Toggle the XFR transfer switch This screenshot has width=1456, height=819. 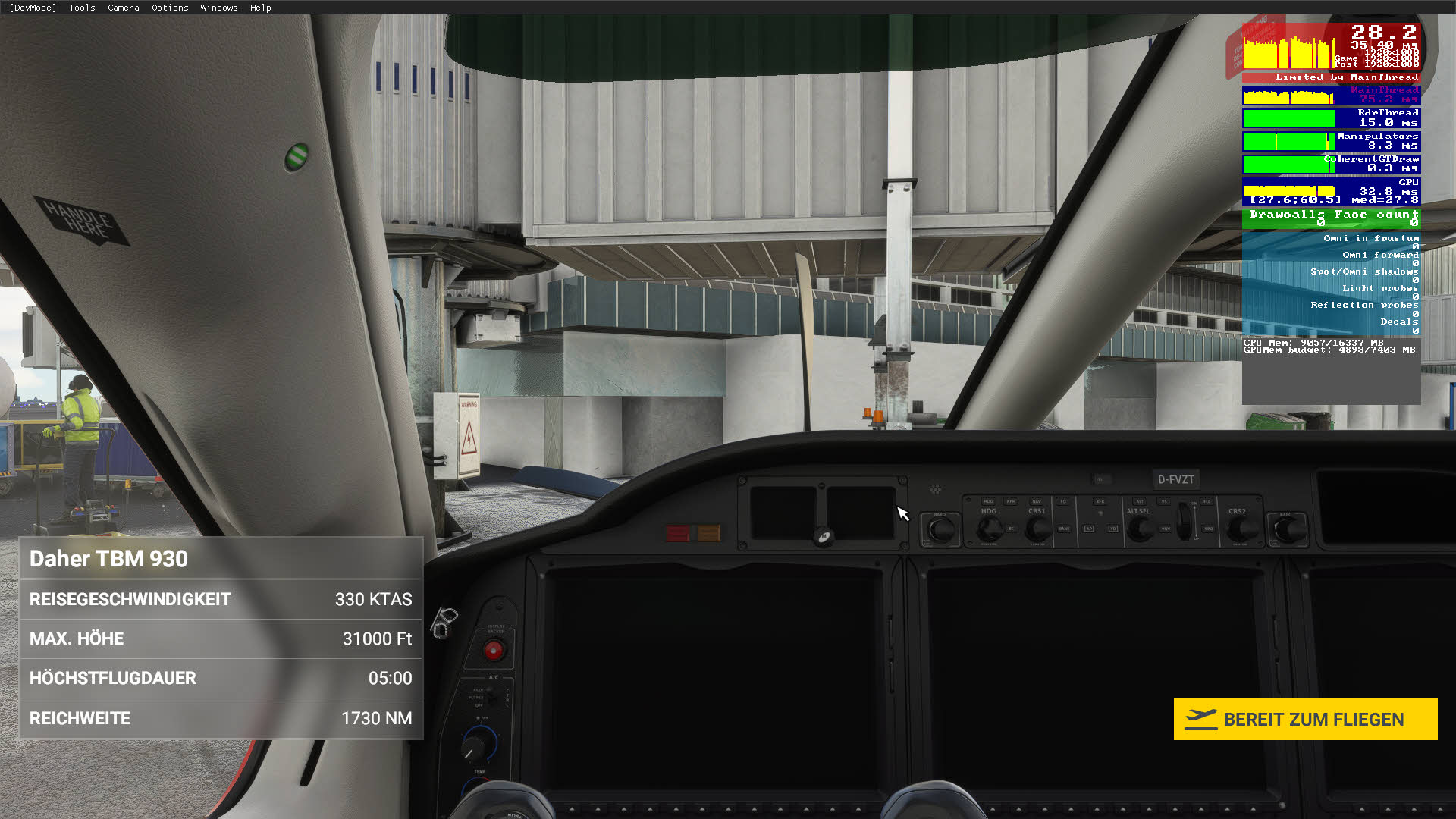(1100, 501)
